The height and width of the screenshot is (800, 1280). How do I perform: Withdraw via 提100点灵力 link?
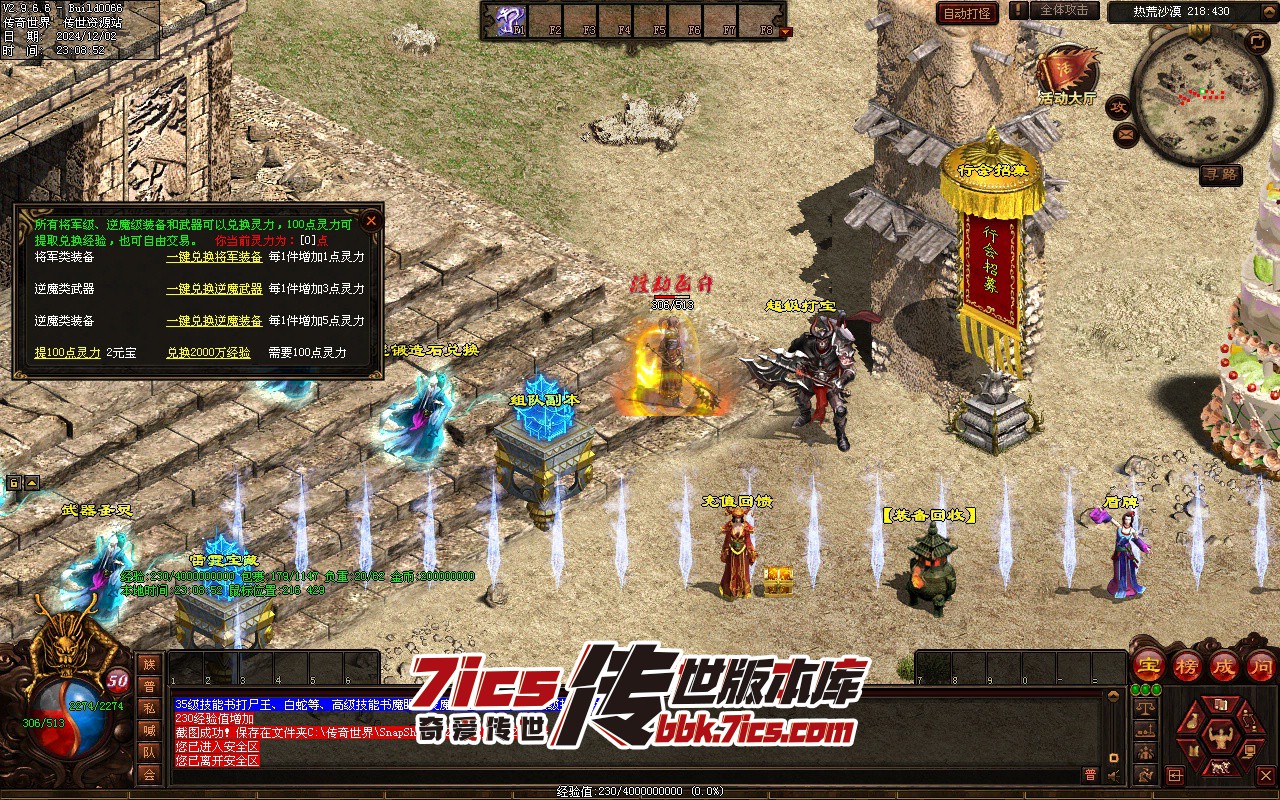pos(68,353)
